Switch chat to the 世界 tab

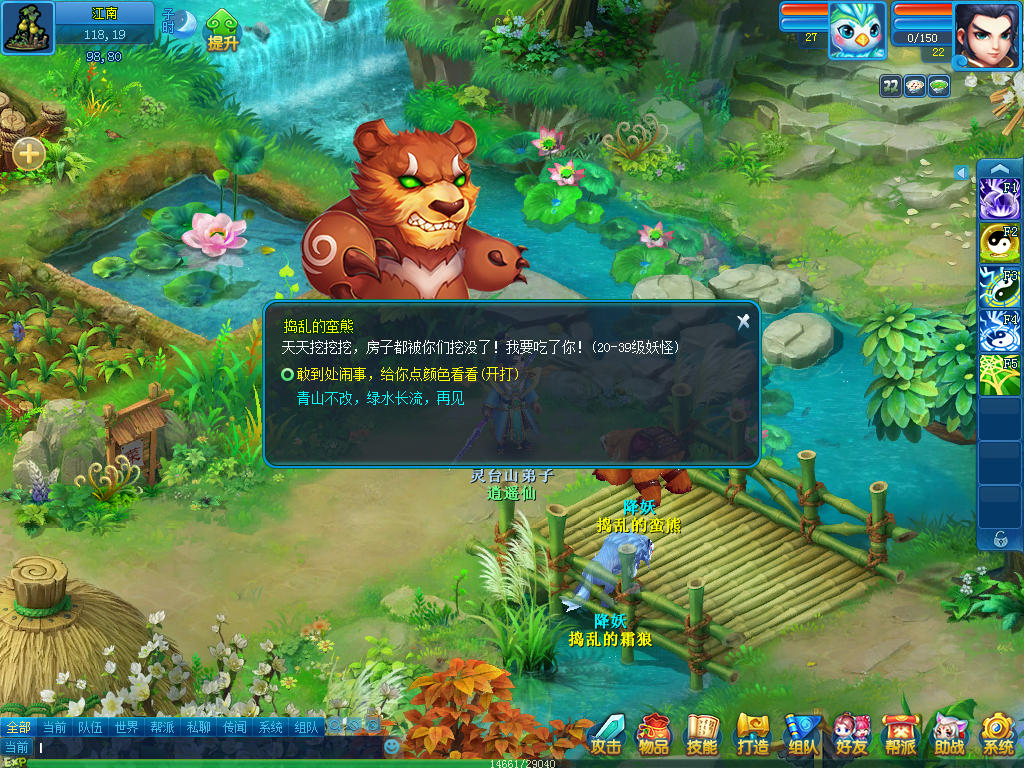coord(127,727)
